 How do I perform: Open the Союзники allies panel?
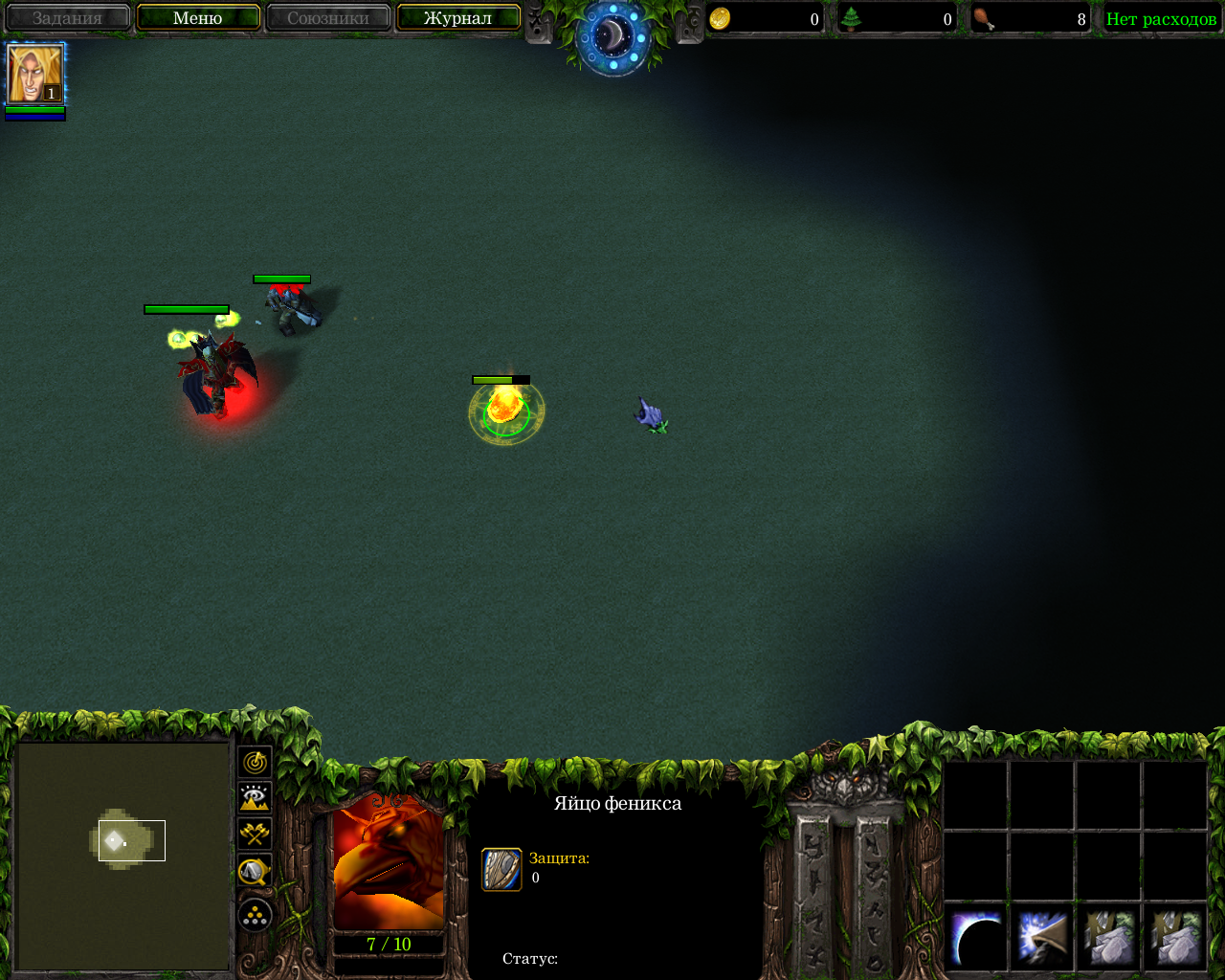pos(328,18)
